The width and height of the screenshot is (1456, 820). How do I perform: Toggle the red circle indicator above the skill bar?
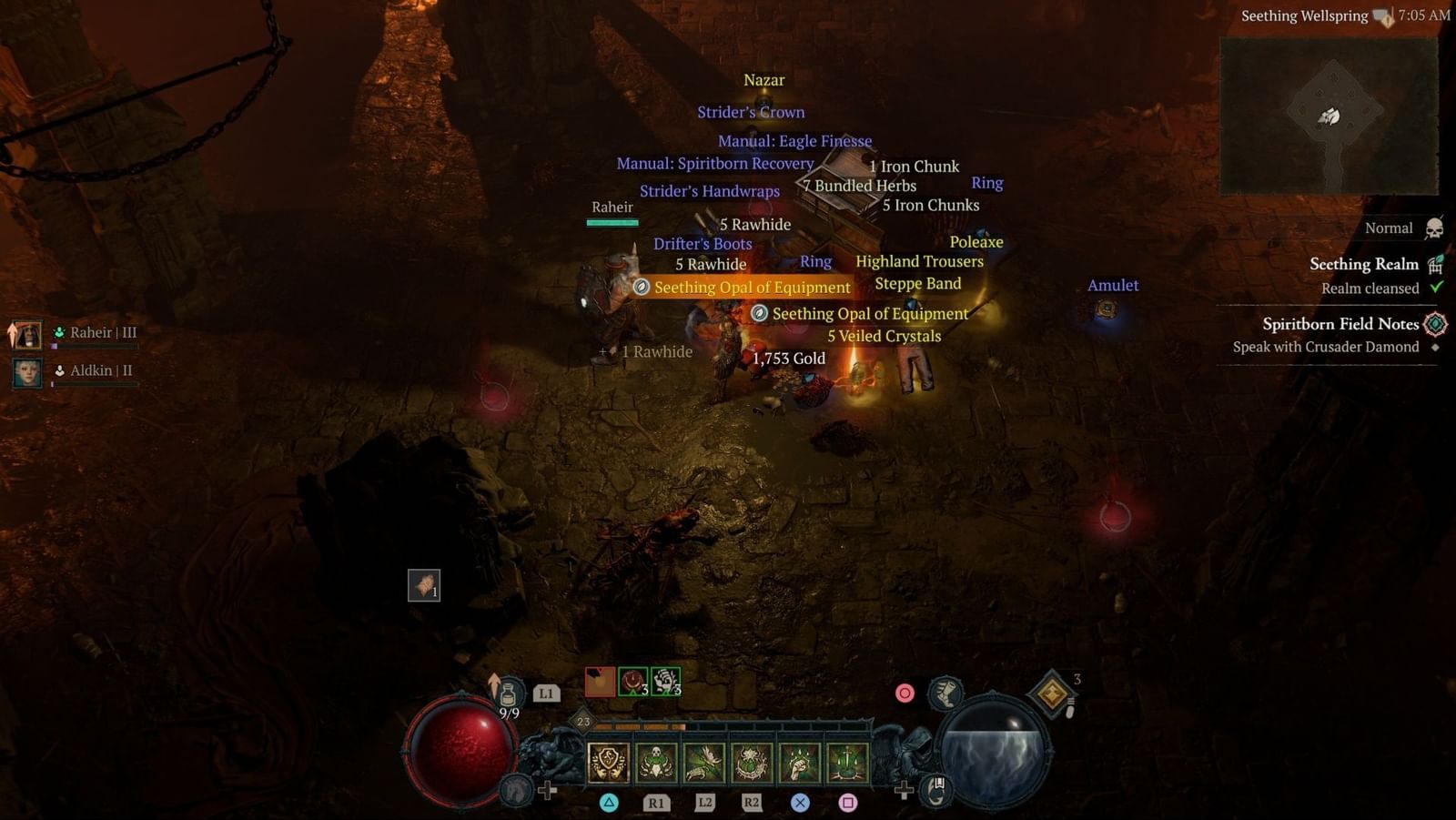tap(905, 692)
